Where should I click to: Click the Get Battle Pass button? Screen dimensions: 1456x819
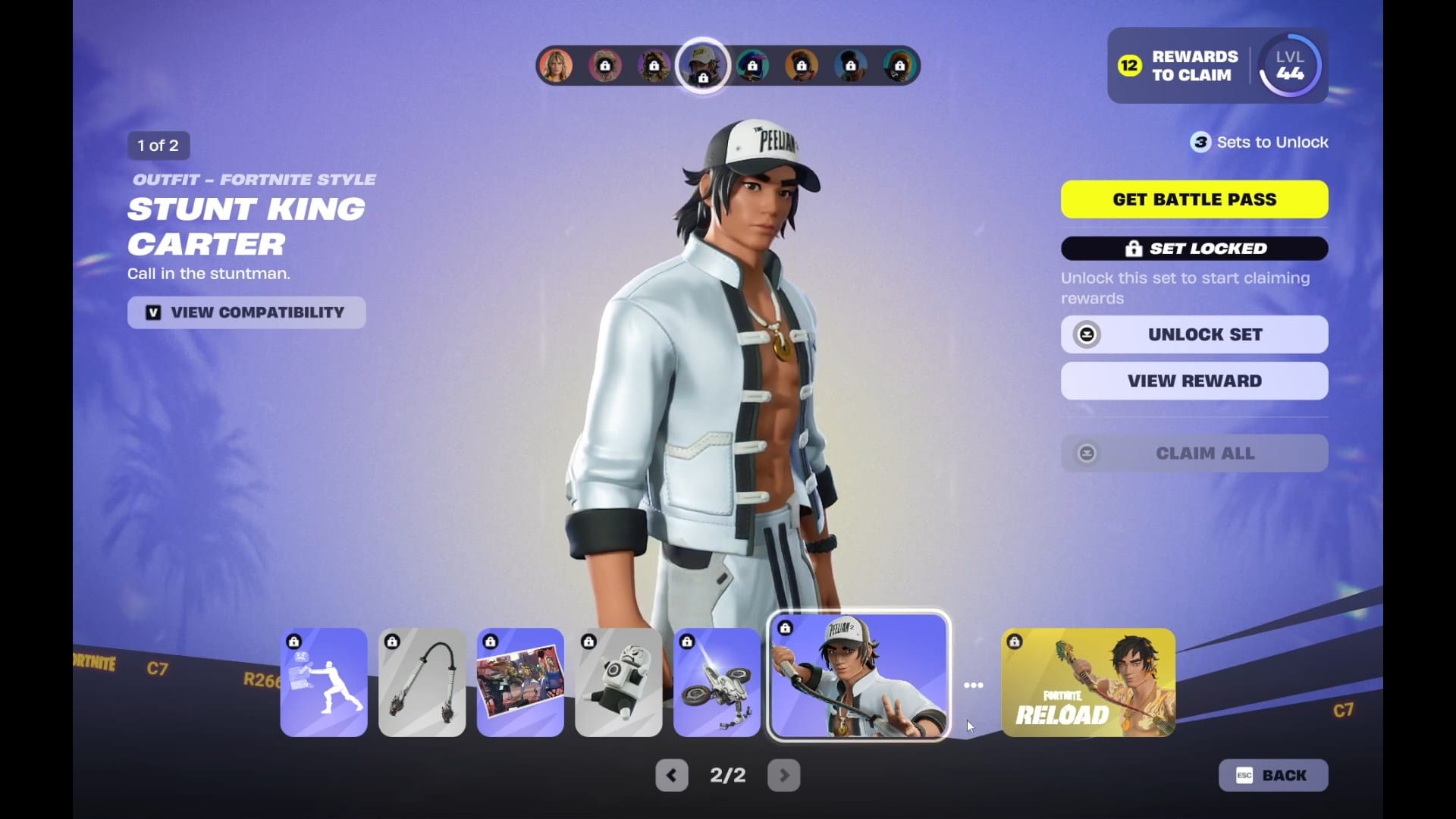coord(1194,199)
